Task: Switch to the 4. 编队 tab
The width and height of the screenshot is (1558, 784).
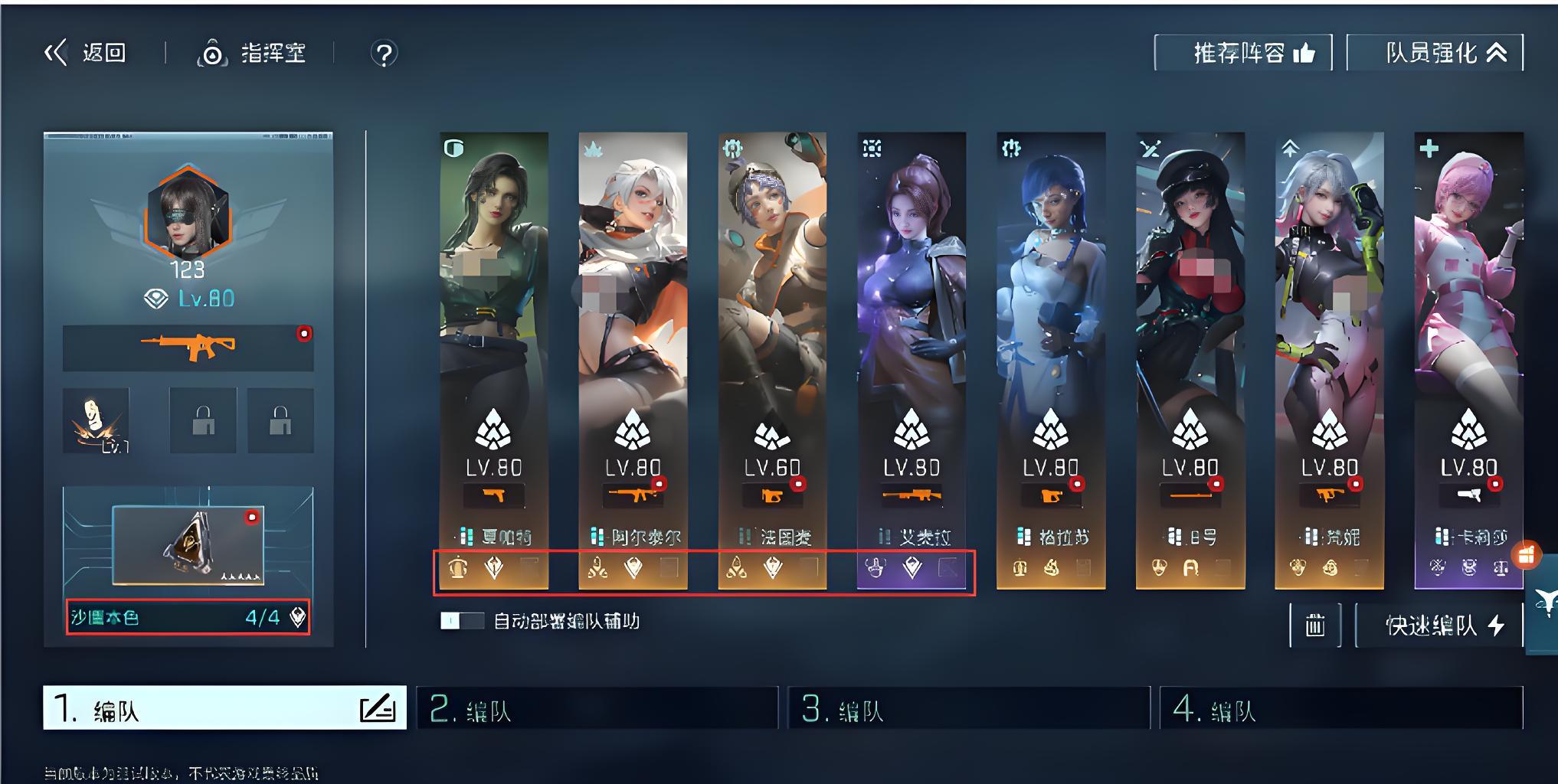Action: point(1340,708)
